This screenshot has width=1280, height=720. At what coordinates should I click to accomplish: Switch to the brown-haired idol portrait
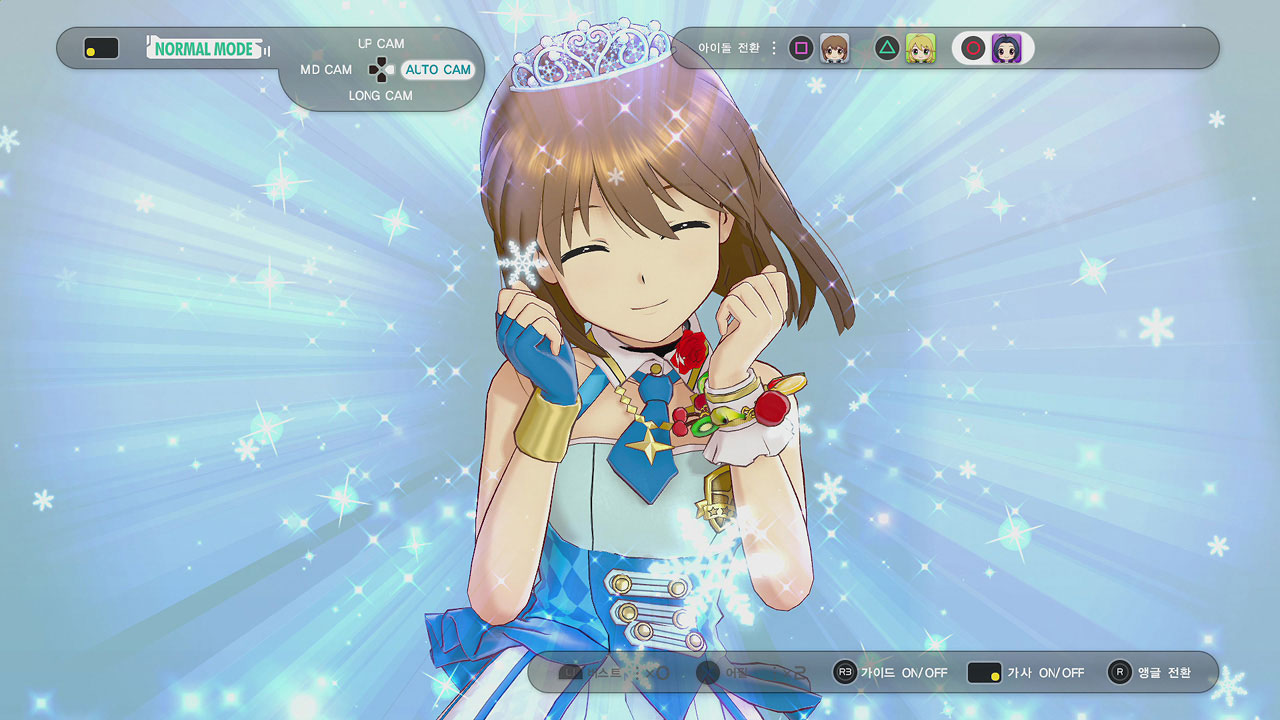(x=834, y=48)
